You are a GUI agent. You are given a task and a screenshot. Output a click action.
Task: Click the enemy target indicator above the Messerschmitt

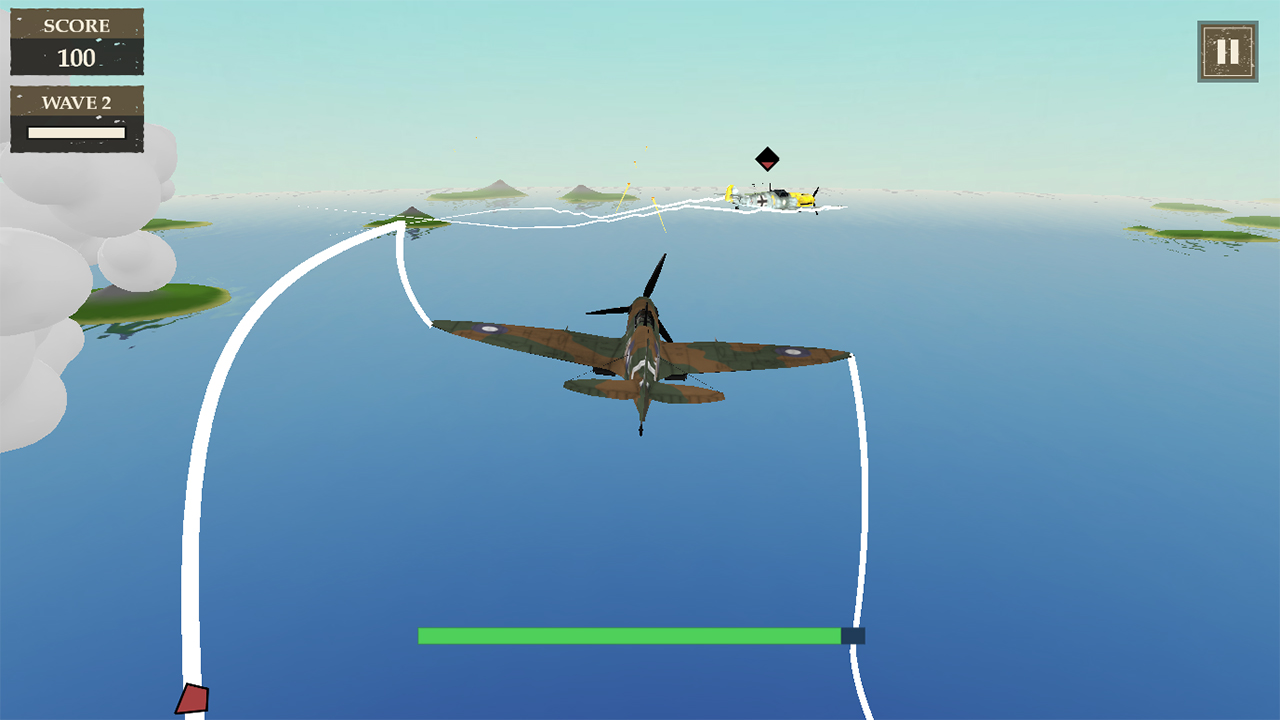(767, 158)
